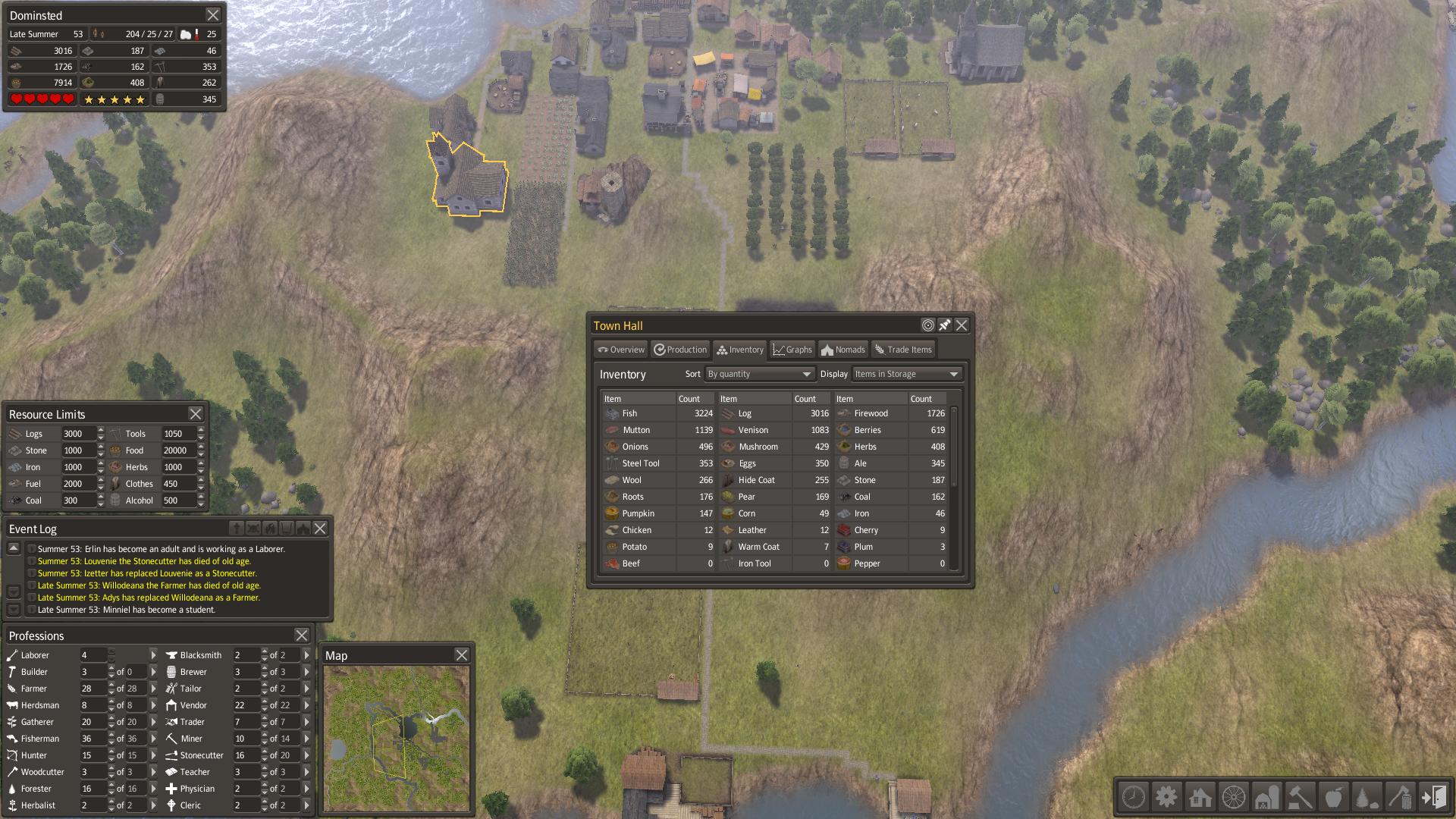Open the house building toolbar menu

[x=1200, y=797]
